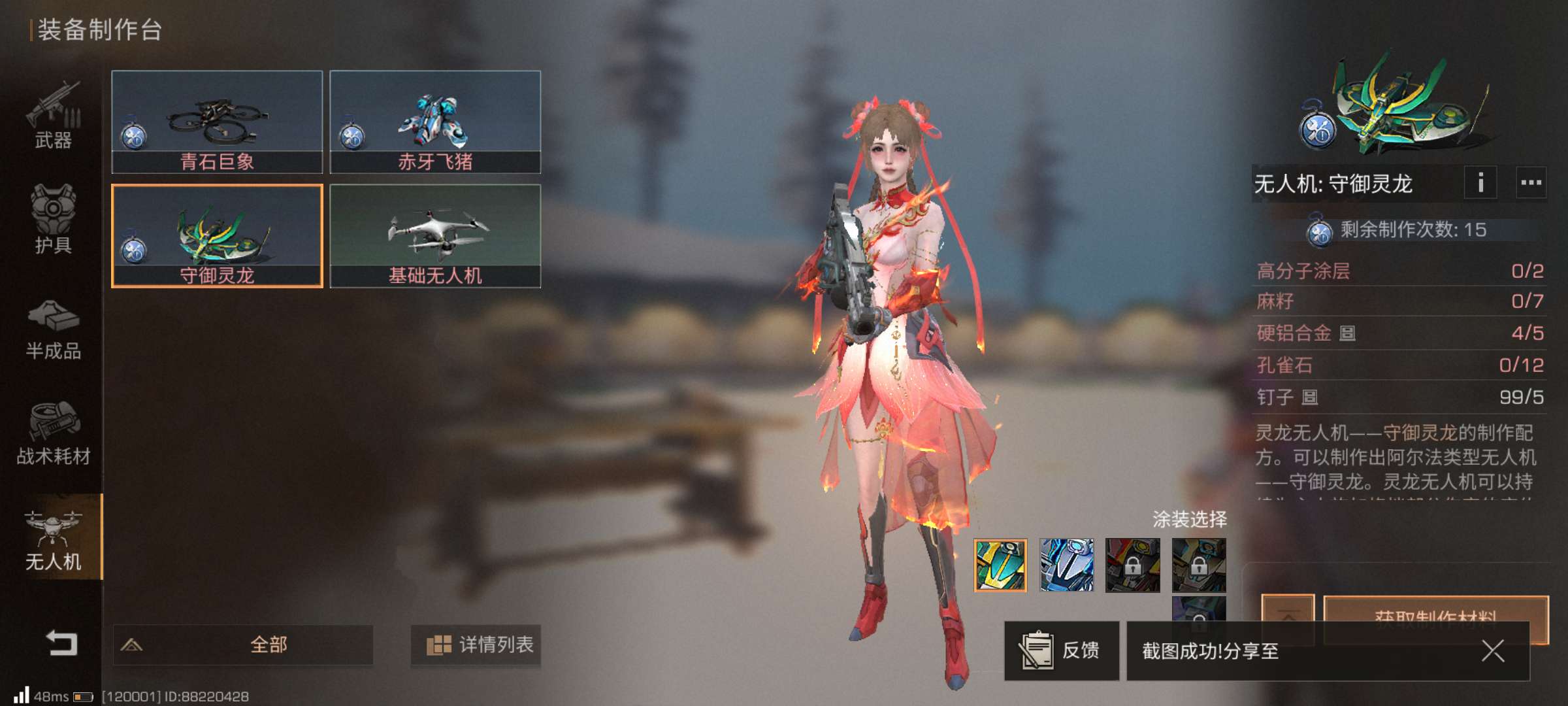Select the 半成品 category

click(x=53, y=330)
